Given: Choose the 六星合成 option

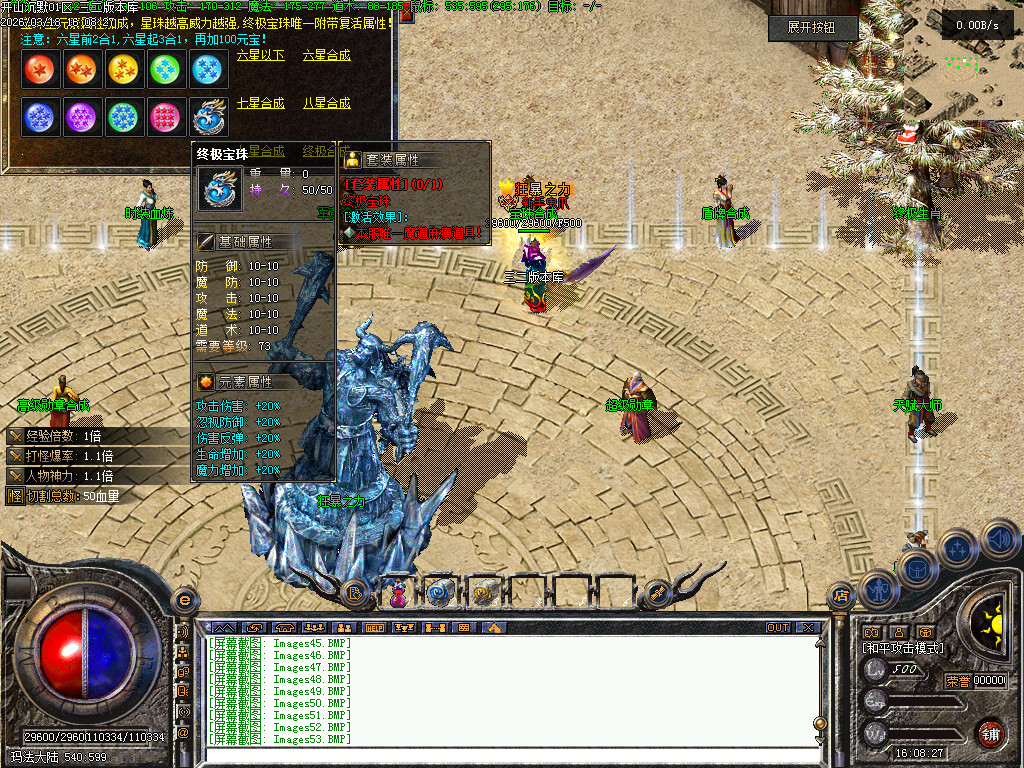Looking at the screenshot, I should pos(327,56).
